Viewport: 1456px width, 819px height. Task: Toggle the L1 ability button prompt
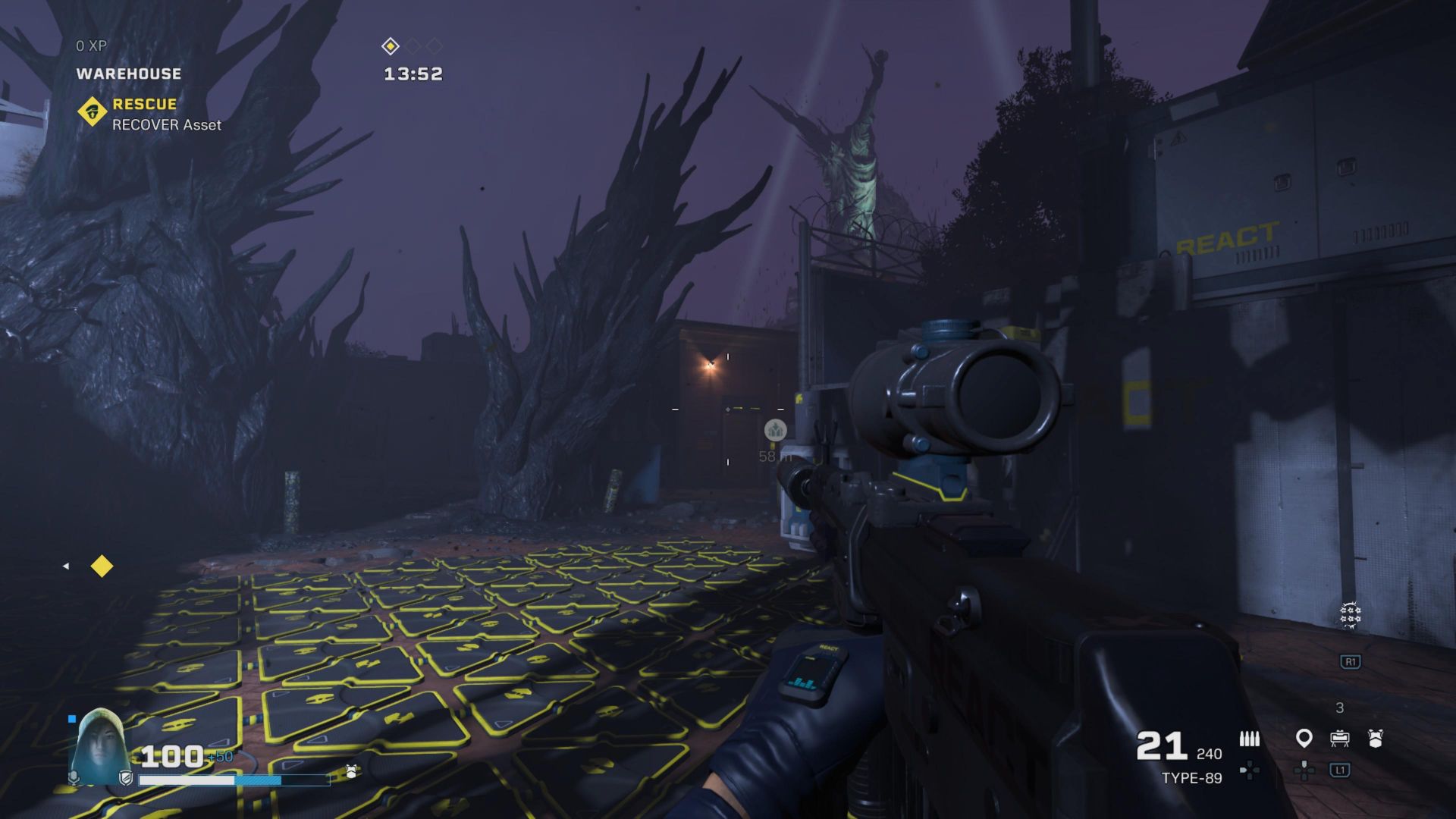click(x=1340, y=770)
